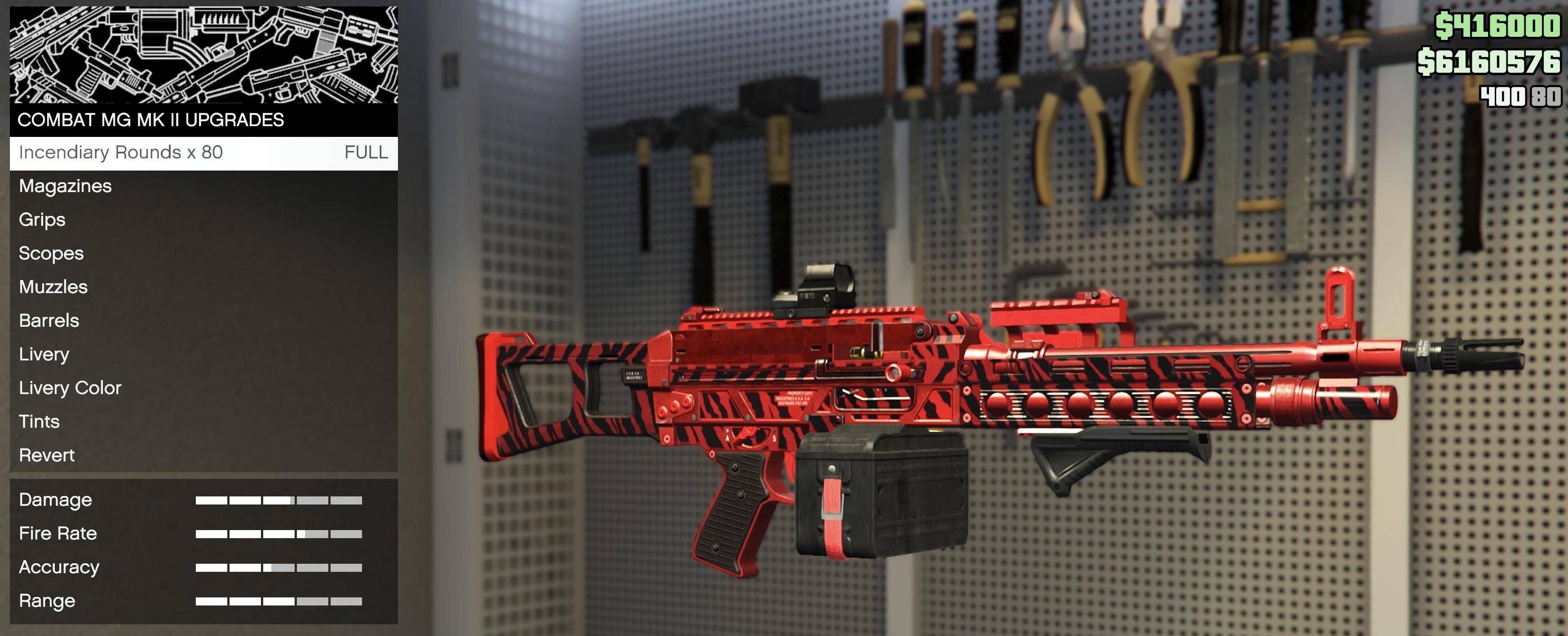Click the FULL ammo indicator
The width and height of the screenshot is (1568, 636).
tap(366, 152)
